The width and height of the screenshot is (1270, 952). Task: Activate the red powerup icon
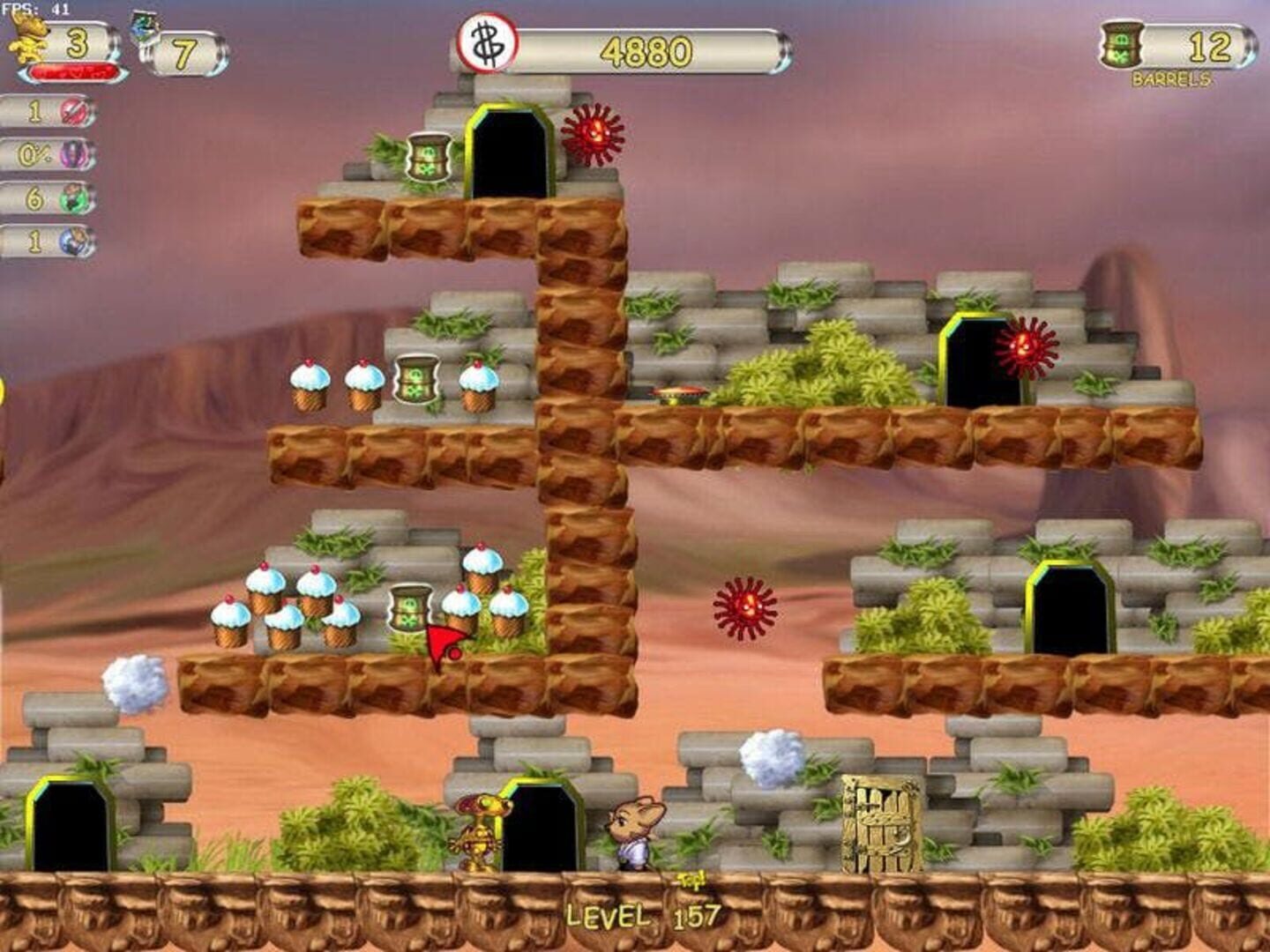73,112
